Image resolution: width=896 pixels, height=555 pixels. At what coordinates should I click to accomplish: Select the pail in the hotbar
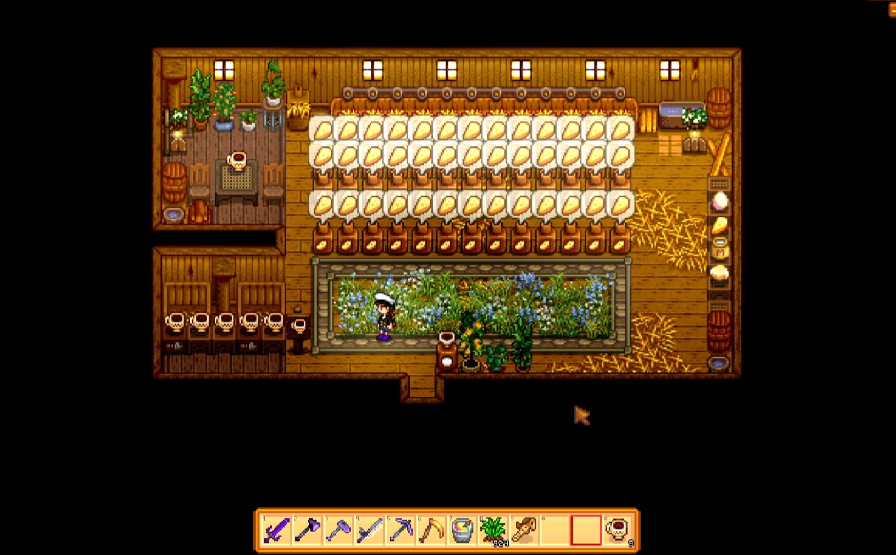pos(462,530)
